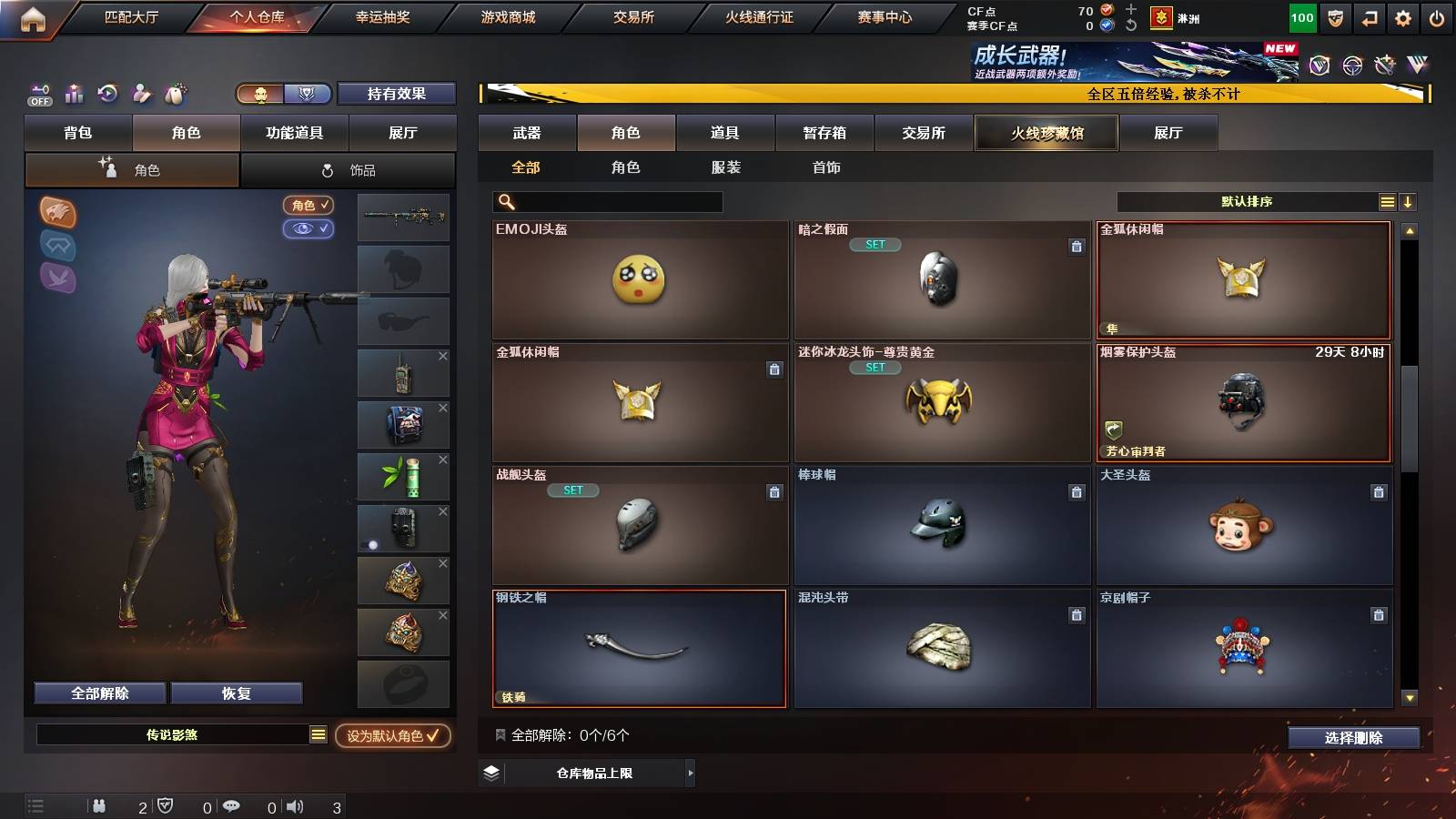
Task: Open the settings gear at top right
Action: point(1403,18)
